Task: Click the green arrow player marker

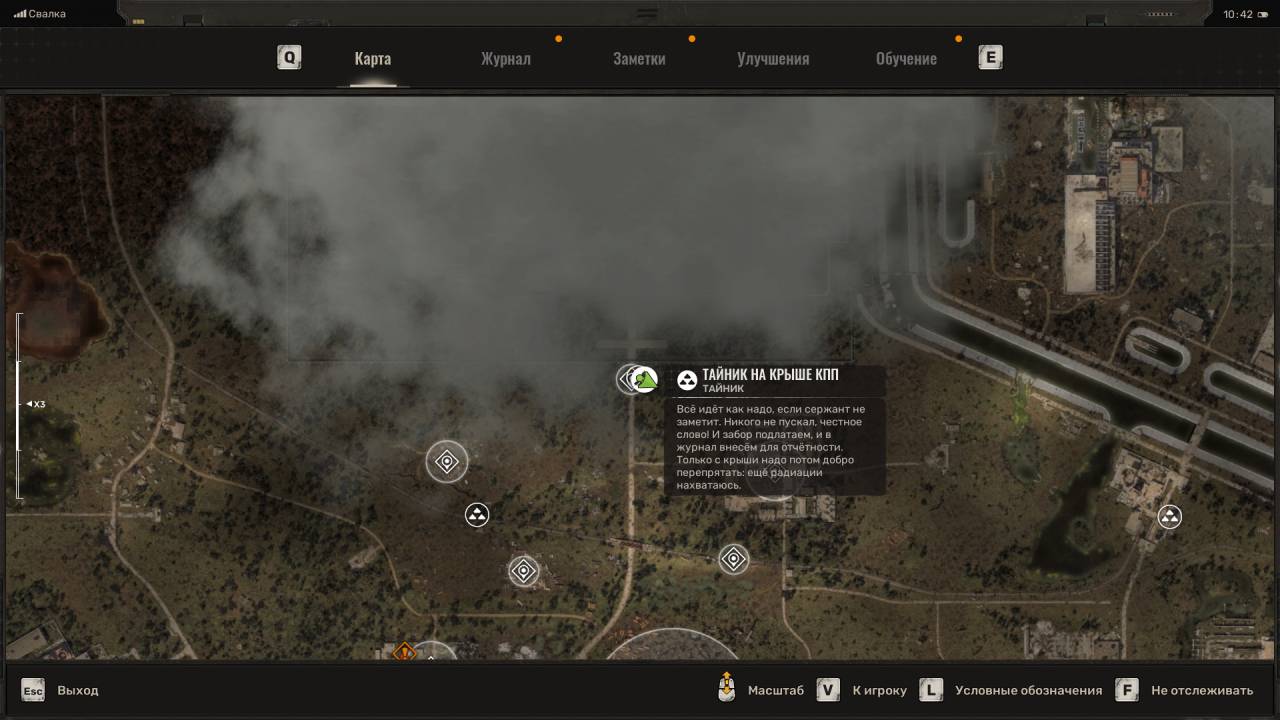Action: 645,379
